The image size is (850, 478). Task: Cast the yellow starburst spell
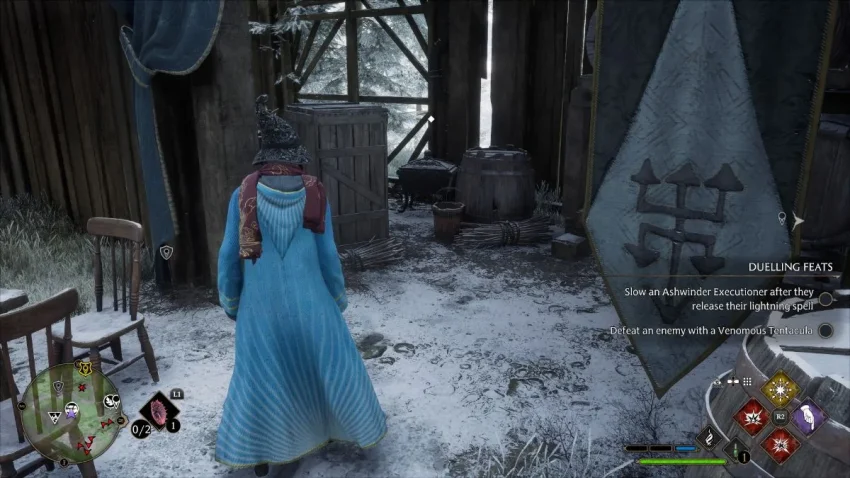(x=780, y=388)
